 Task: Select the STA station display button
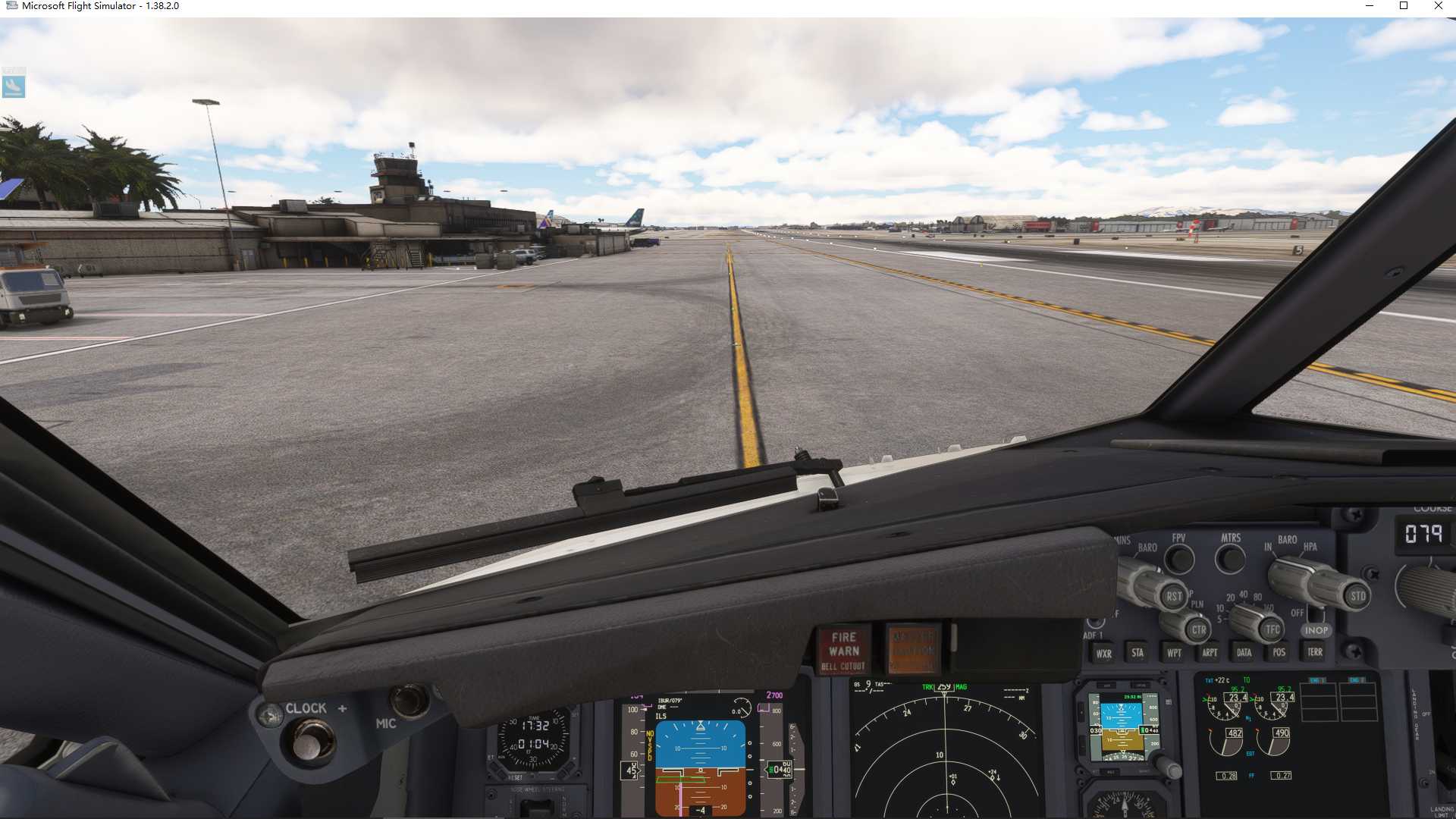[x=1137, y=653]
